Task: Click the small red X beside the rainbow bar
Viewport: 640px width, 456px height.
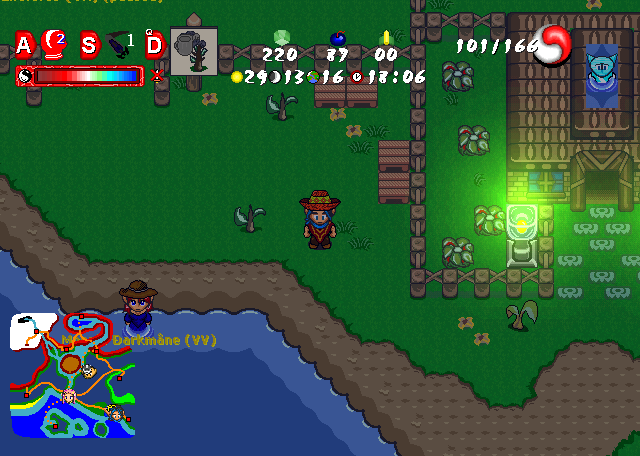Action: [157, 75]
